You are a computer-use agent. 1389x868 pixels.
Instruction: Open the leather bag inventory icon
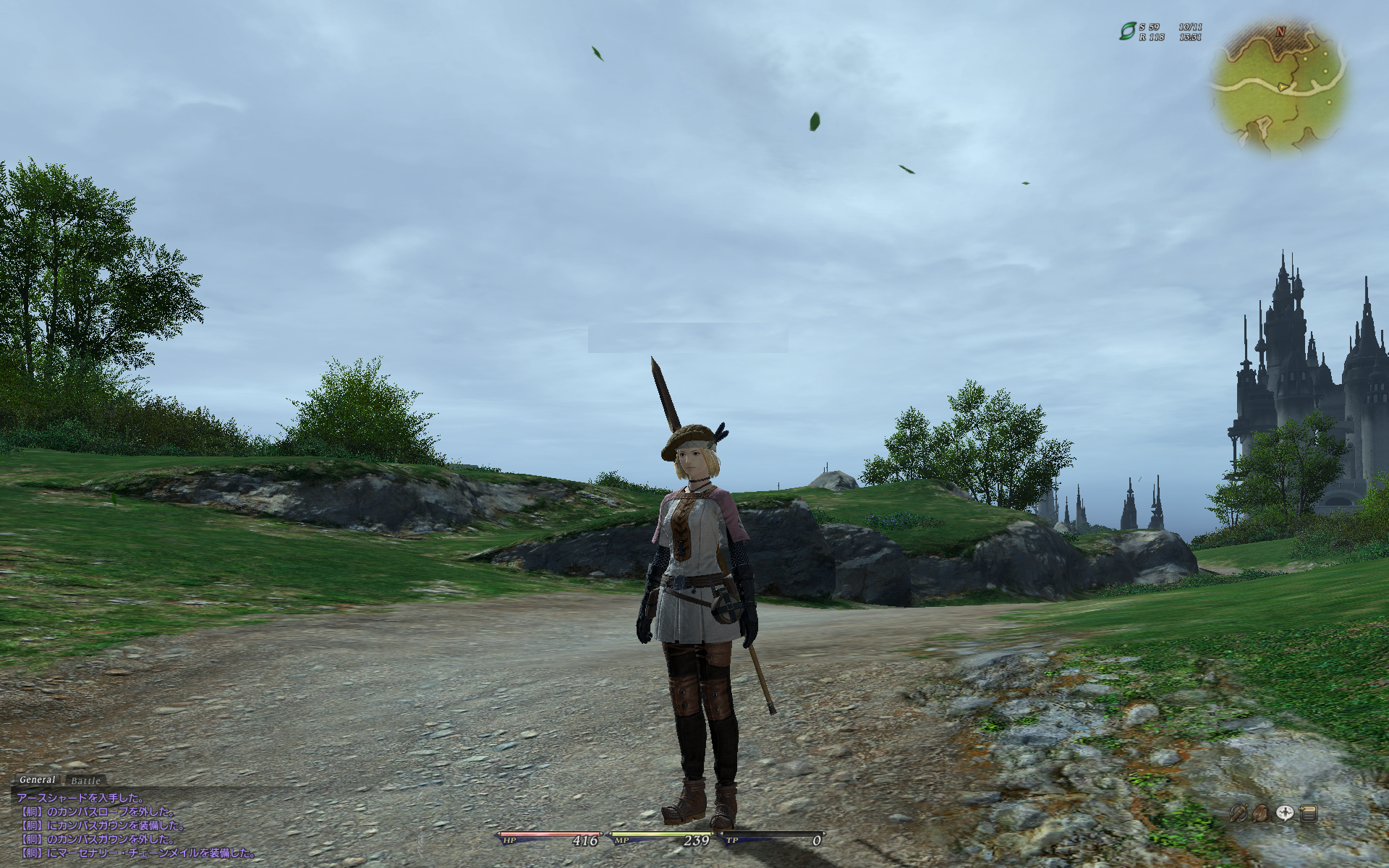point(1262,813)
